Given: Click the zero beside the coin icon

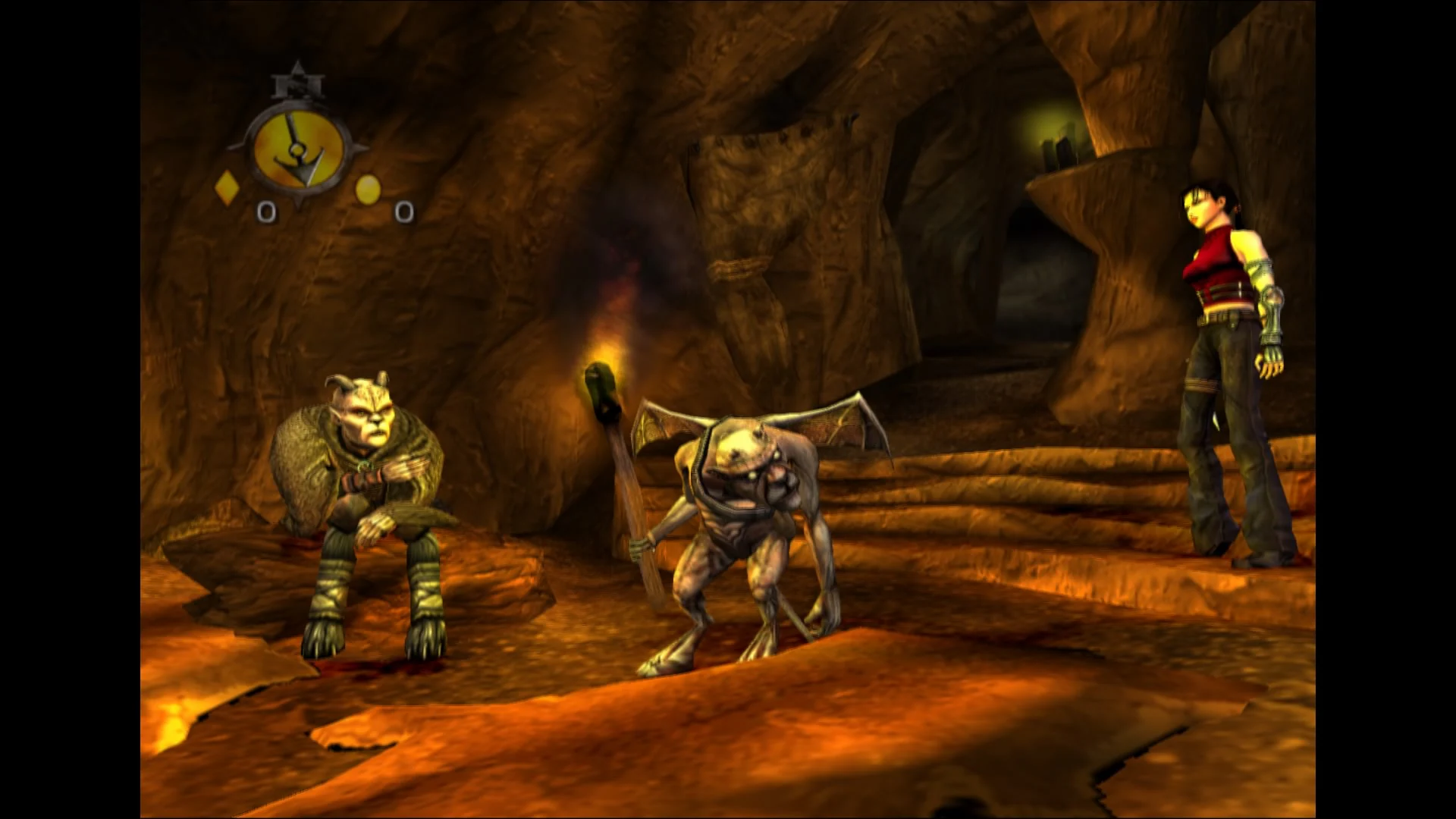Looking at the screenshot, I should coord(404,210).
